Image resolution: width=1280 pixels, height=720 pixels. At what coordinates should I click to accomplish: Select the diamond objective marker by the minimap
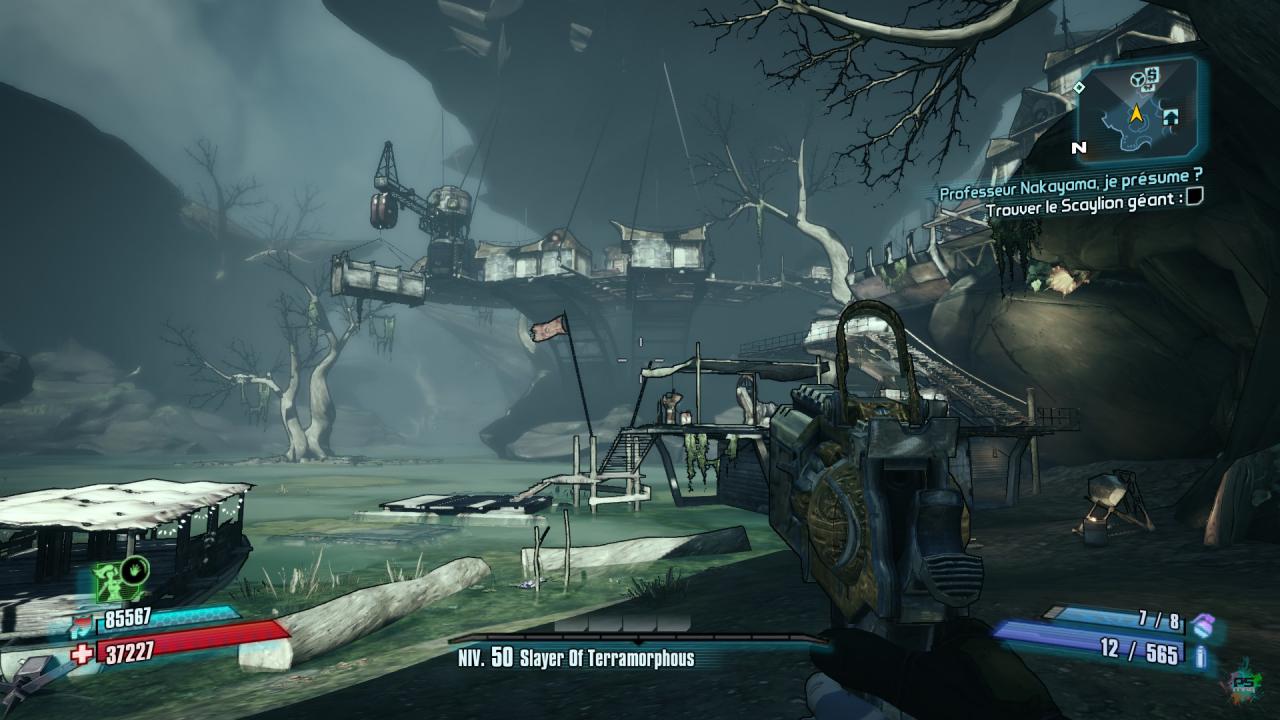point(1079,88)
